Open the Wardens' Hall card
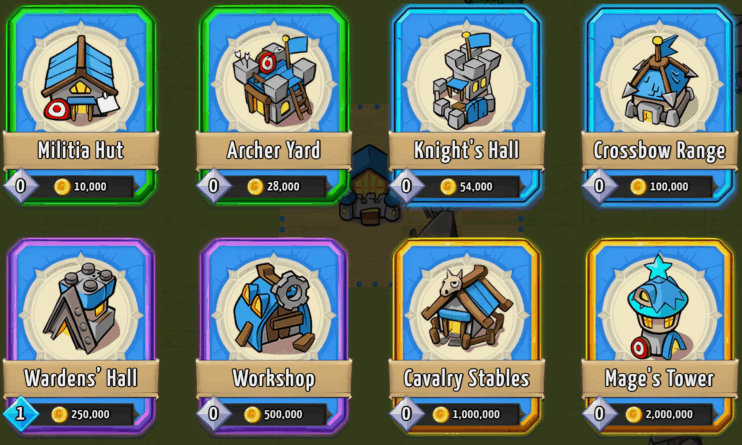Image resolution: width=742 pixels, height=445 pixels. click(x=81, y=330)
